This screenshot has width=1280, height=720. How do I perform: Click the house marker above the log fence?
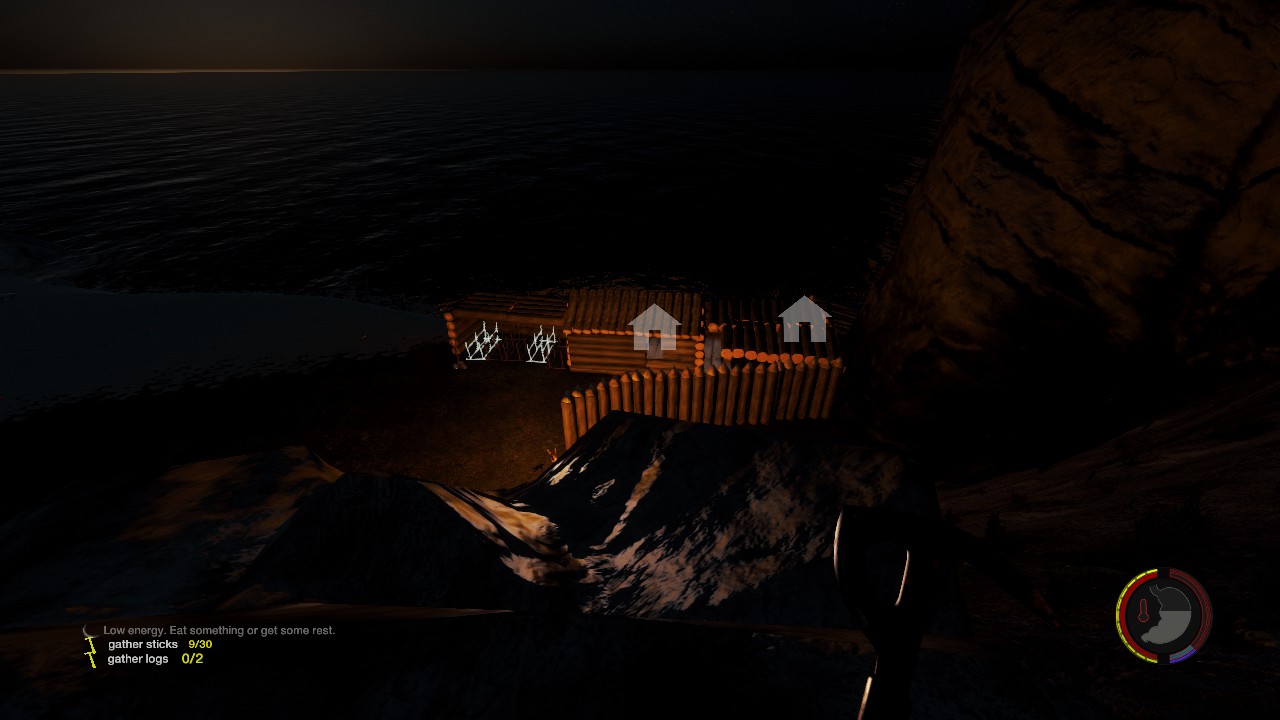pyautogui.click(x=805, y=319)
